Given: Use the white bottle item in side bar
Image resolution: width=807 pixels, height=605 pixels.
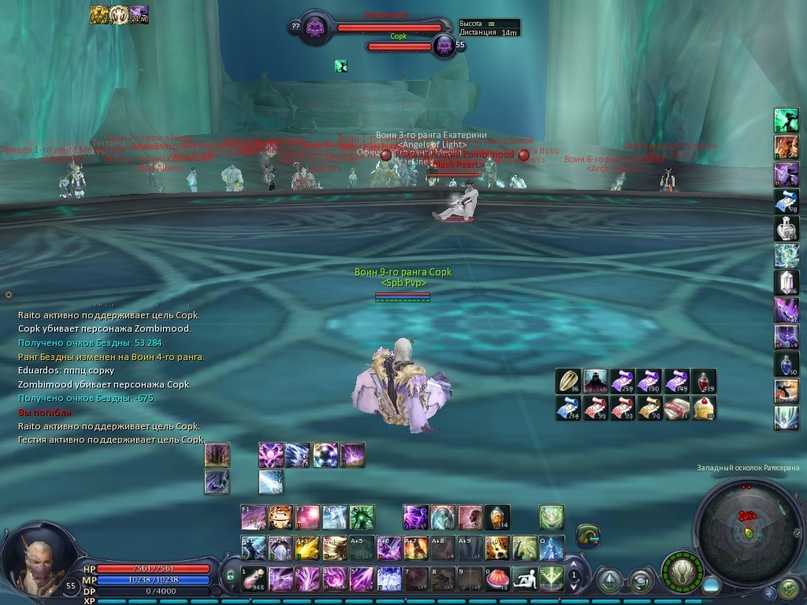Looking at the screenshot, I should point(786,228).
